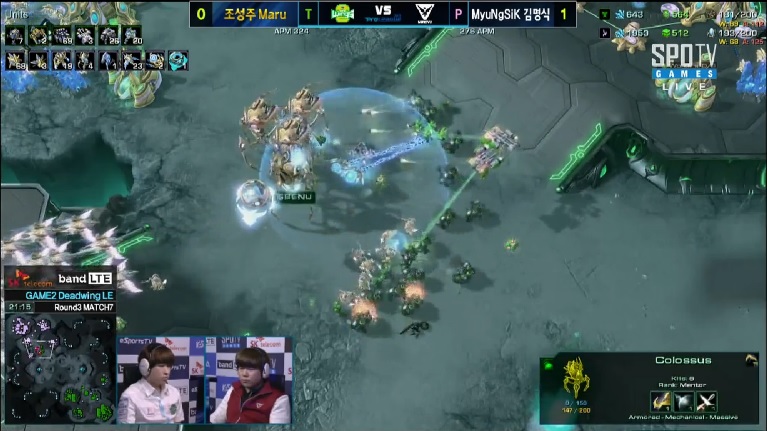Click the gray shield upgrade icon
This screenshot has width=767, height=431.
pos(685,402)
